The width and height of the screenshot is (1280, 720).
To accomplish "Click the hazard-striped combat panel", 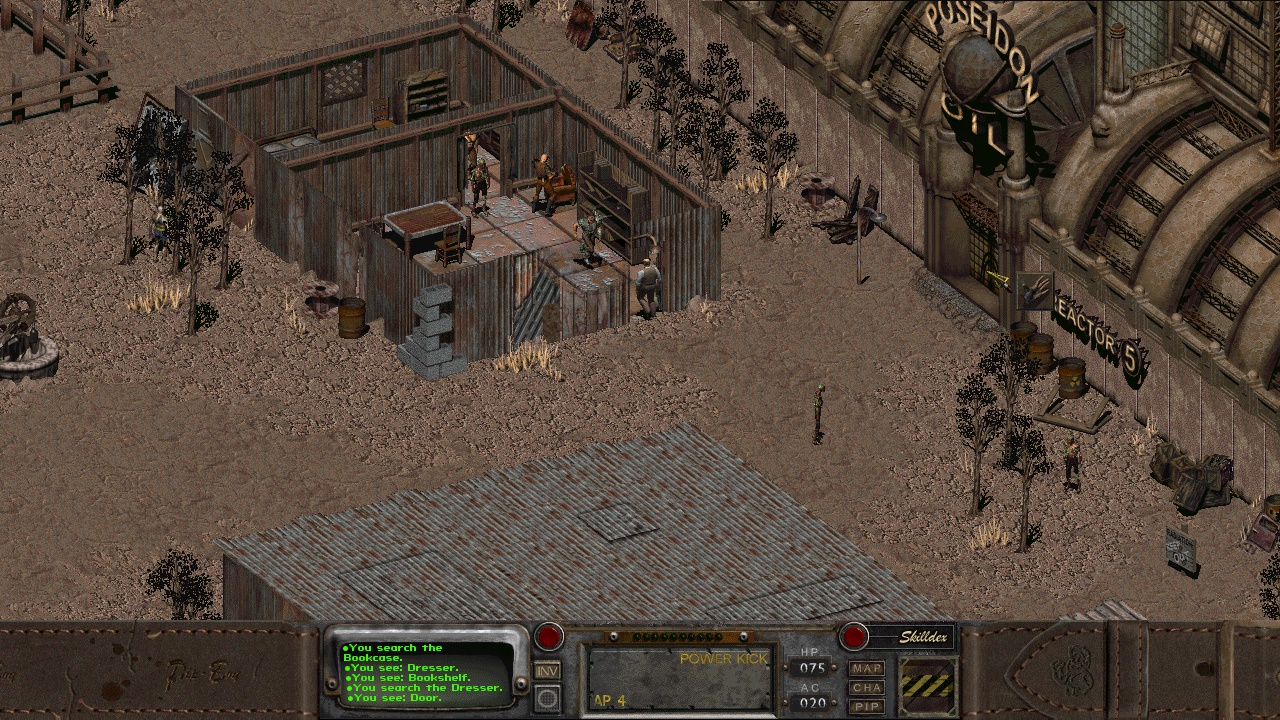I will 928,685.
